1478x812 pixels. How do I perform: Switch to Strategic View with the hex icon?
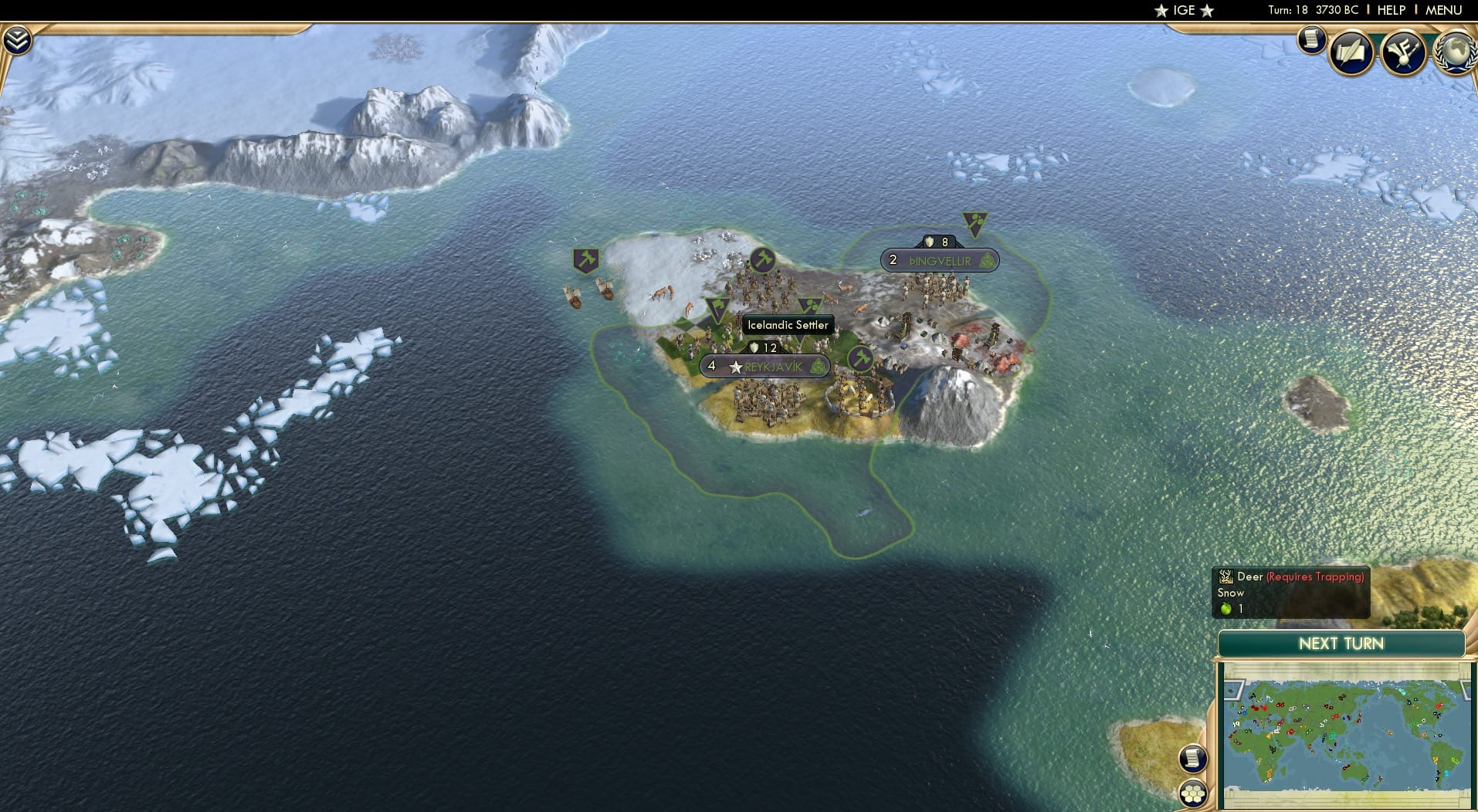tap(1192, 793)
